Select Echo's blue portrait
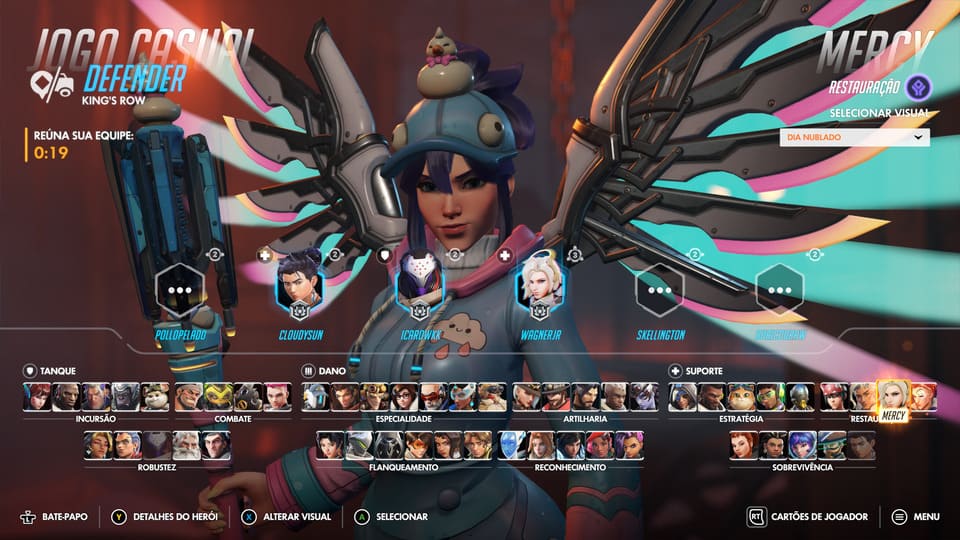 [x=512, y=445]
